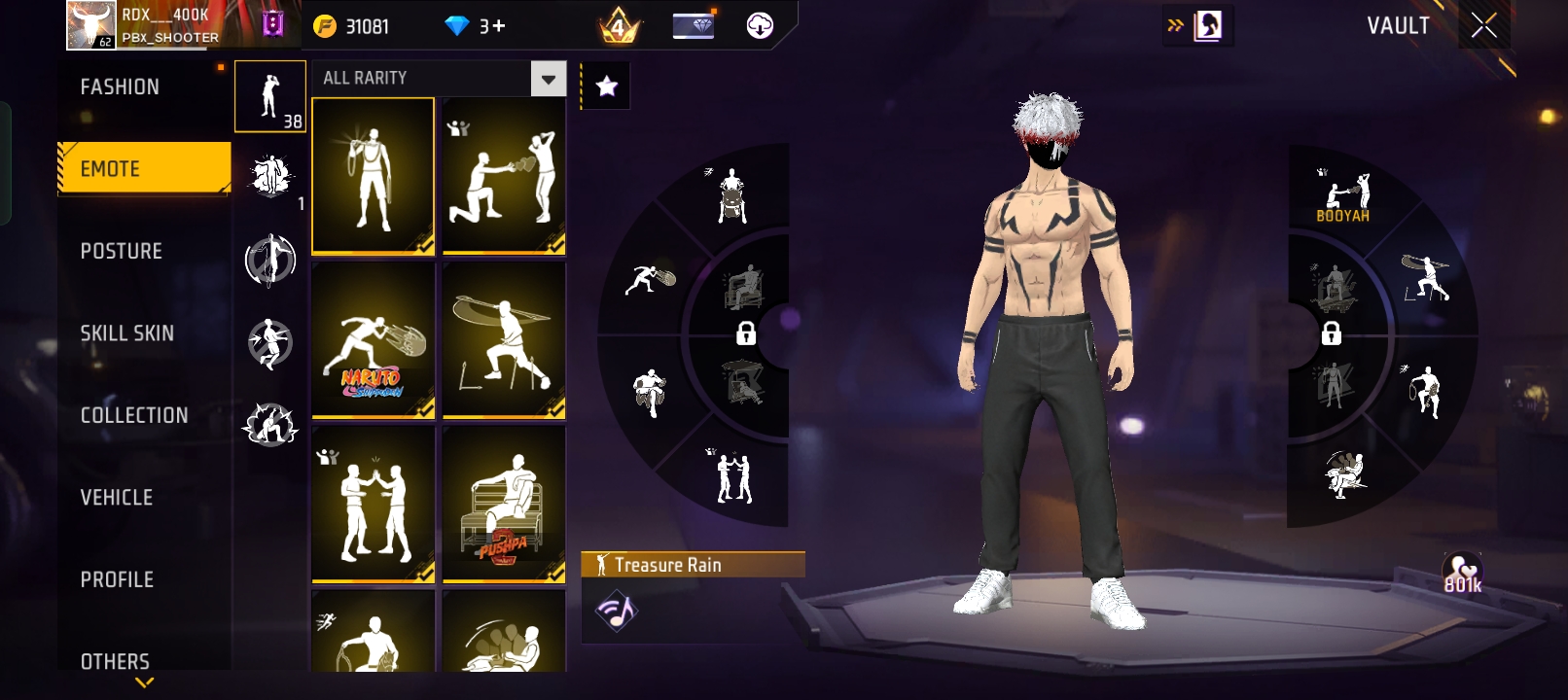Open the Profile category
Screen dimensions: 1568x700
118,579
